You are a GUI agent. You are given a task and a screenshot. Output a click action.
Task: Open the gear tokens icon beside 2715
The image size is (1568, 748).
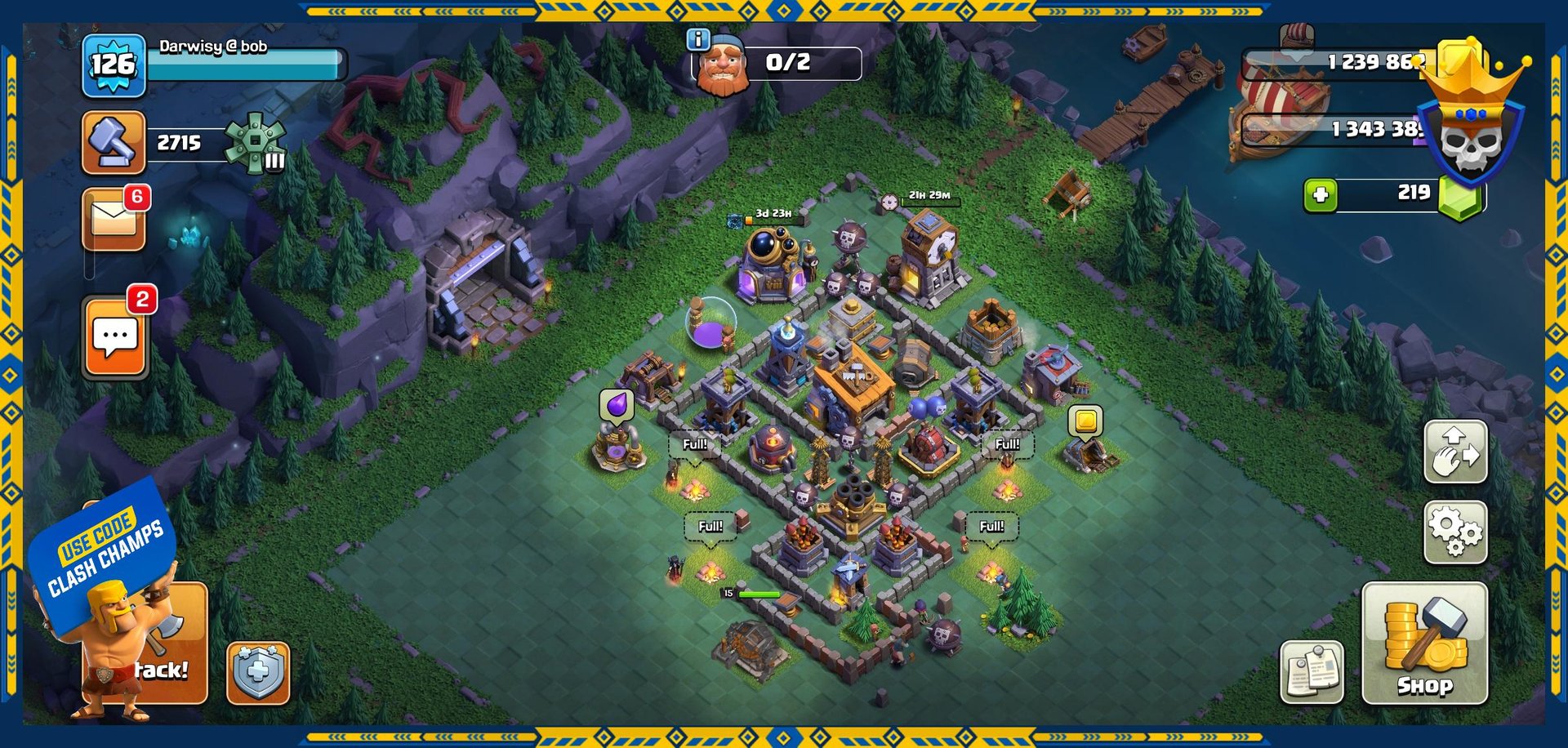(256, 143)
